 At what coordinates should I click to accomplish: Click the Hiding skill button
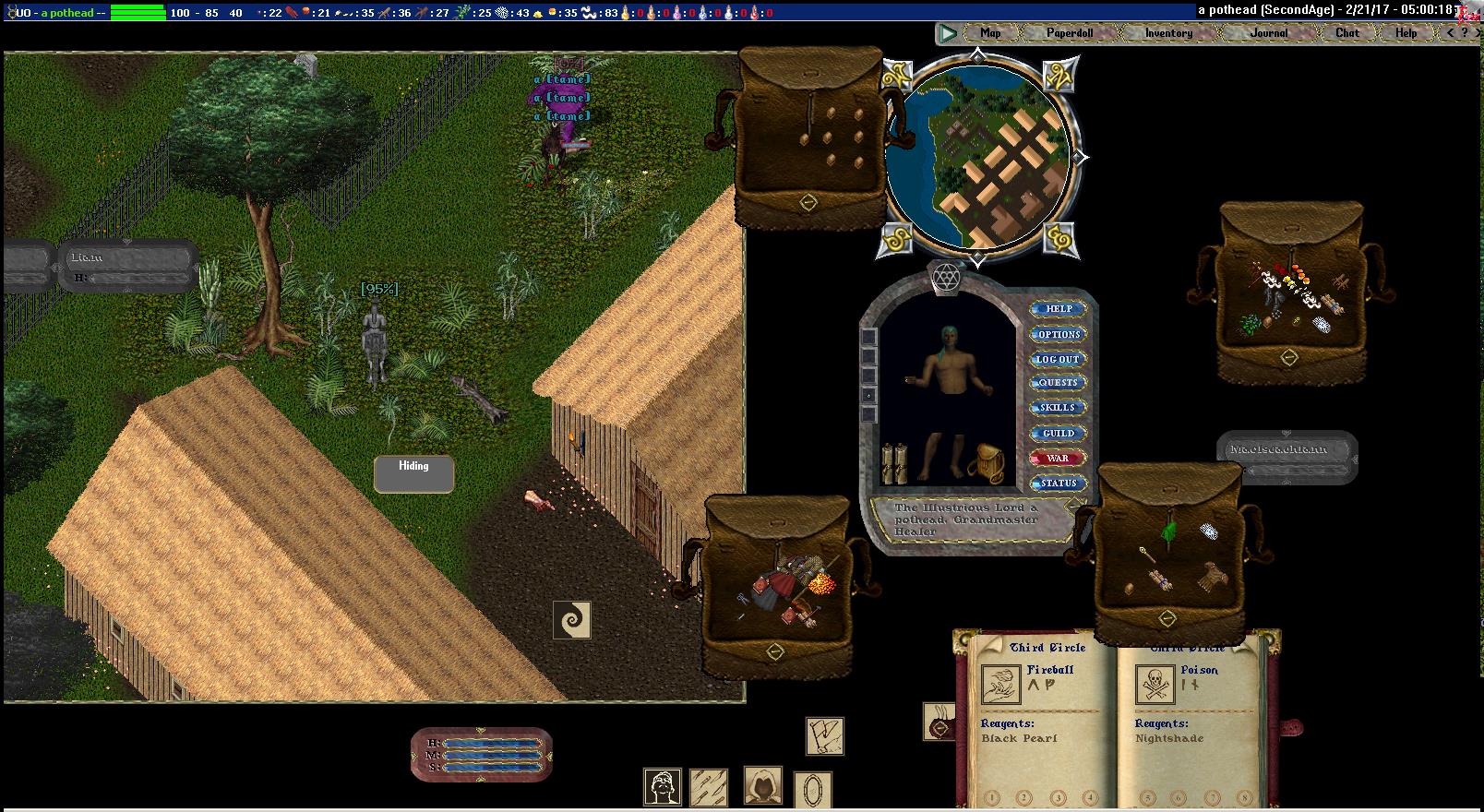(413, 473)
